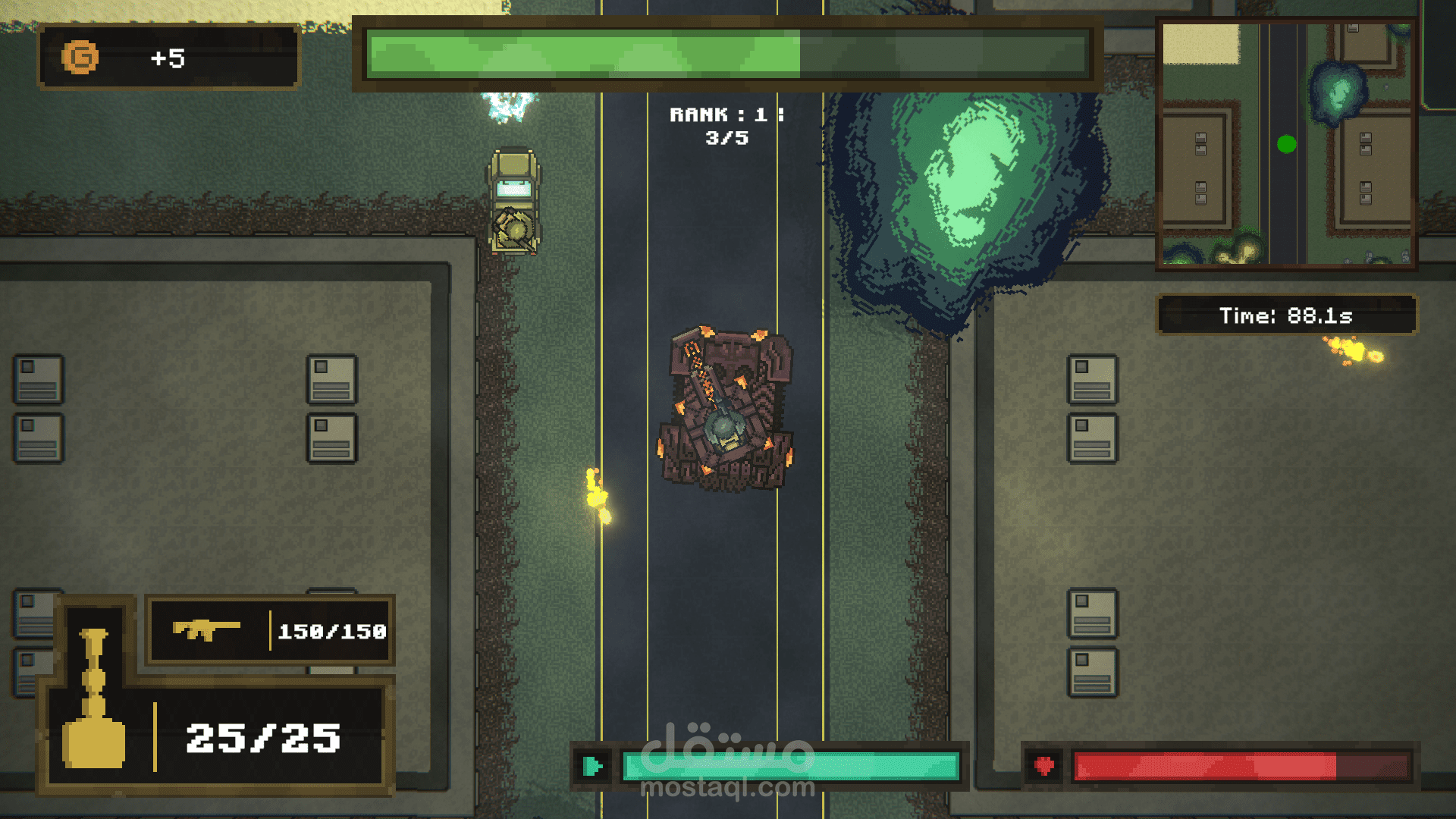
Task: Click the green player marker on minimap
Action: pos(1286,144)
